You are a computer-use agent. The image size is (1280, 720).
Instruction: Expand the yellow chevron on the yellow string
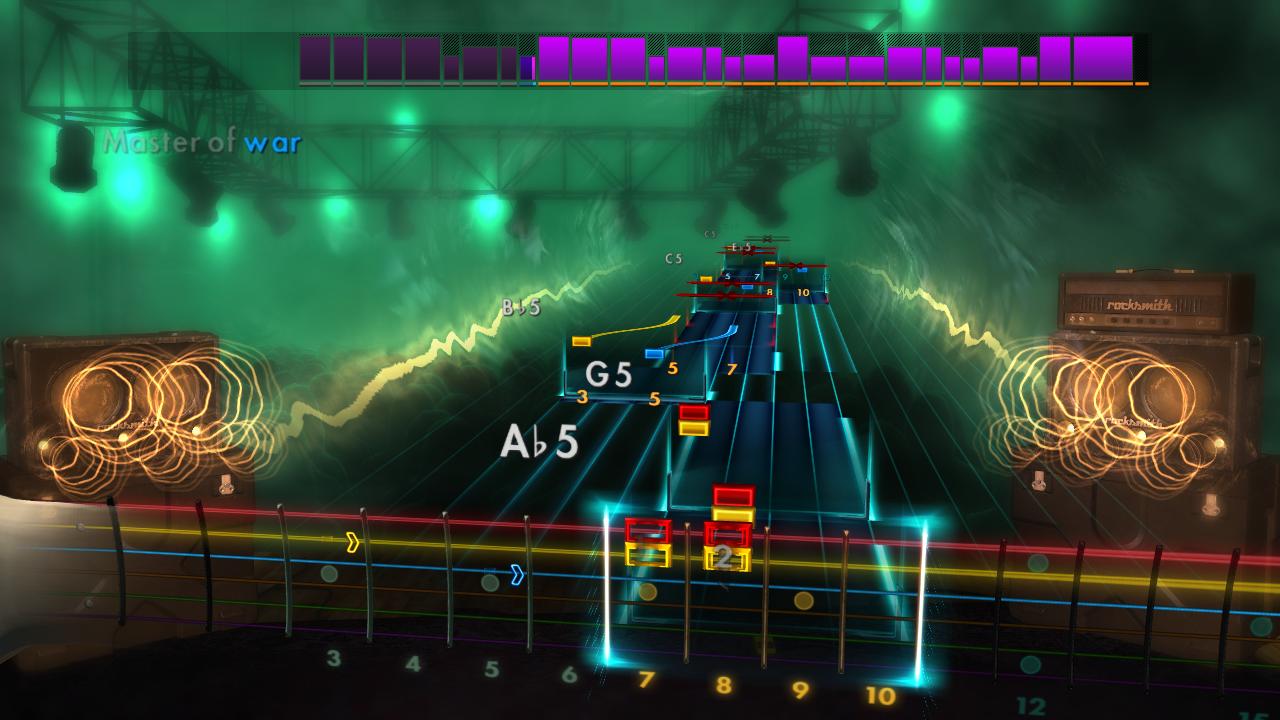click(x=354, y=541)
